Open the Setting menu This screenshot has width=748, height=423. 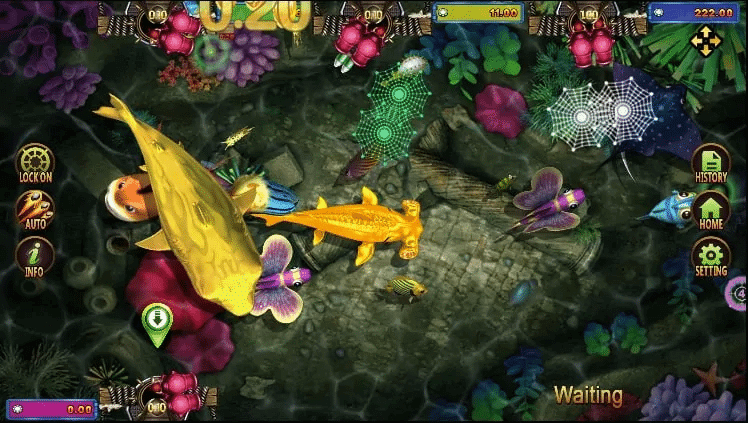711,256
